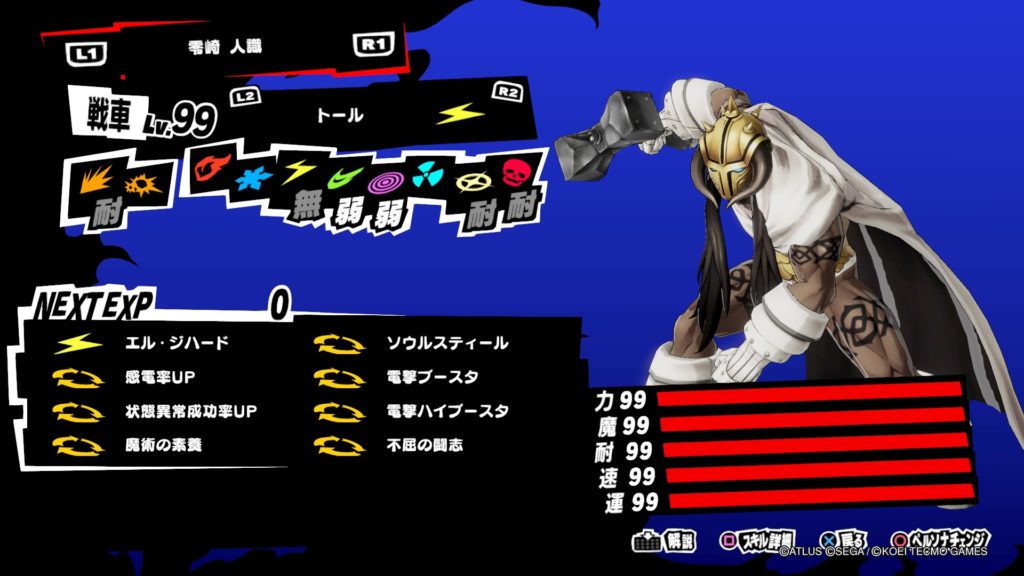The width and height of the screenshot is (1024, 576).
Task: Select the ソウルスティール skill
Action: (x=447, y=344)
